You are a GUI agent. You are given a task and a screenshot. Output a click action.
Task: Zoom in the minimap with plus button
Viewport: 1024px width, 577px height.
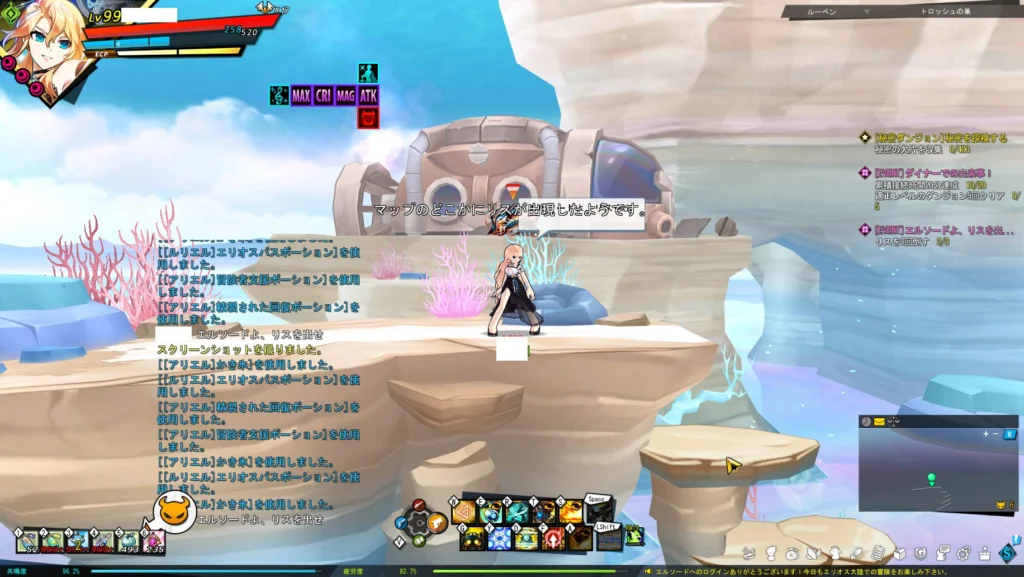986,433
